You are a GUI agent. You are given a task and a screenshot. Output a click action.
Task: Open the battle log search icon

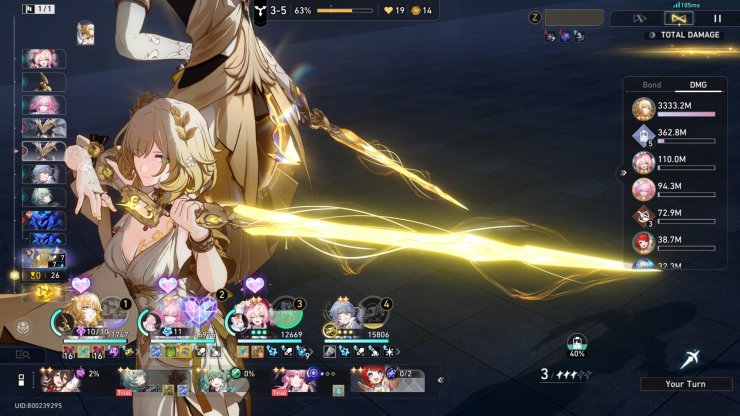[x=23, y=354]
